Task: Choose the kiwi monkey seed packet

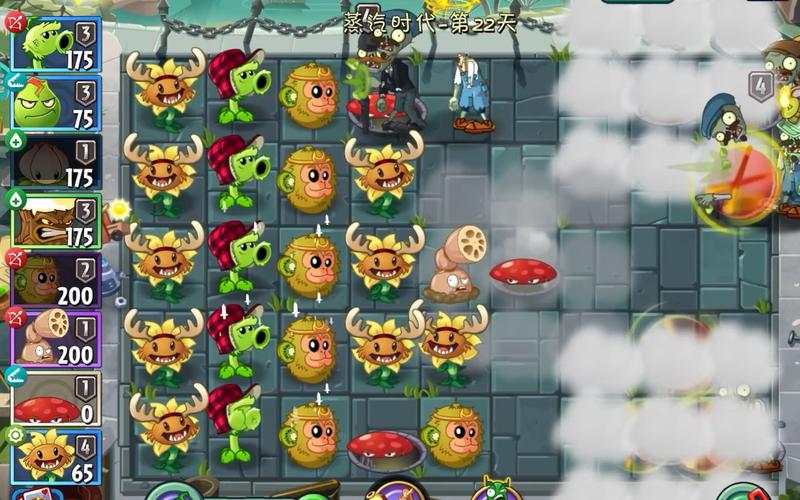Action: tap(55, 279)
